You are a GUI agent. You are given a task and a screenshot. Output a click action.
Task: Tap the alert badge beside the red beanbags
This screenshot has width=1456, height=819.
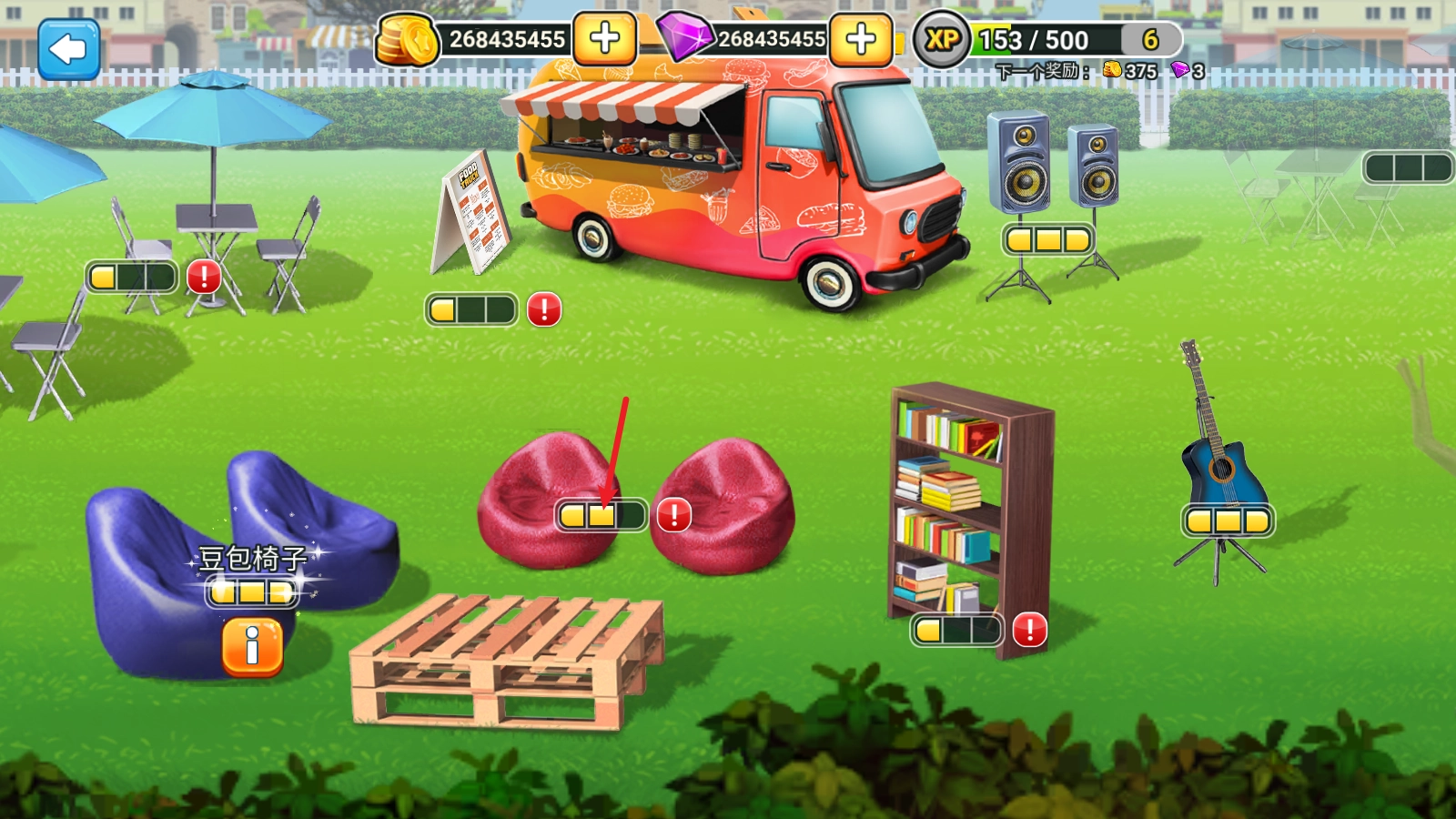coord(674,516)
